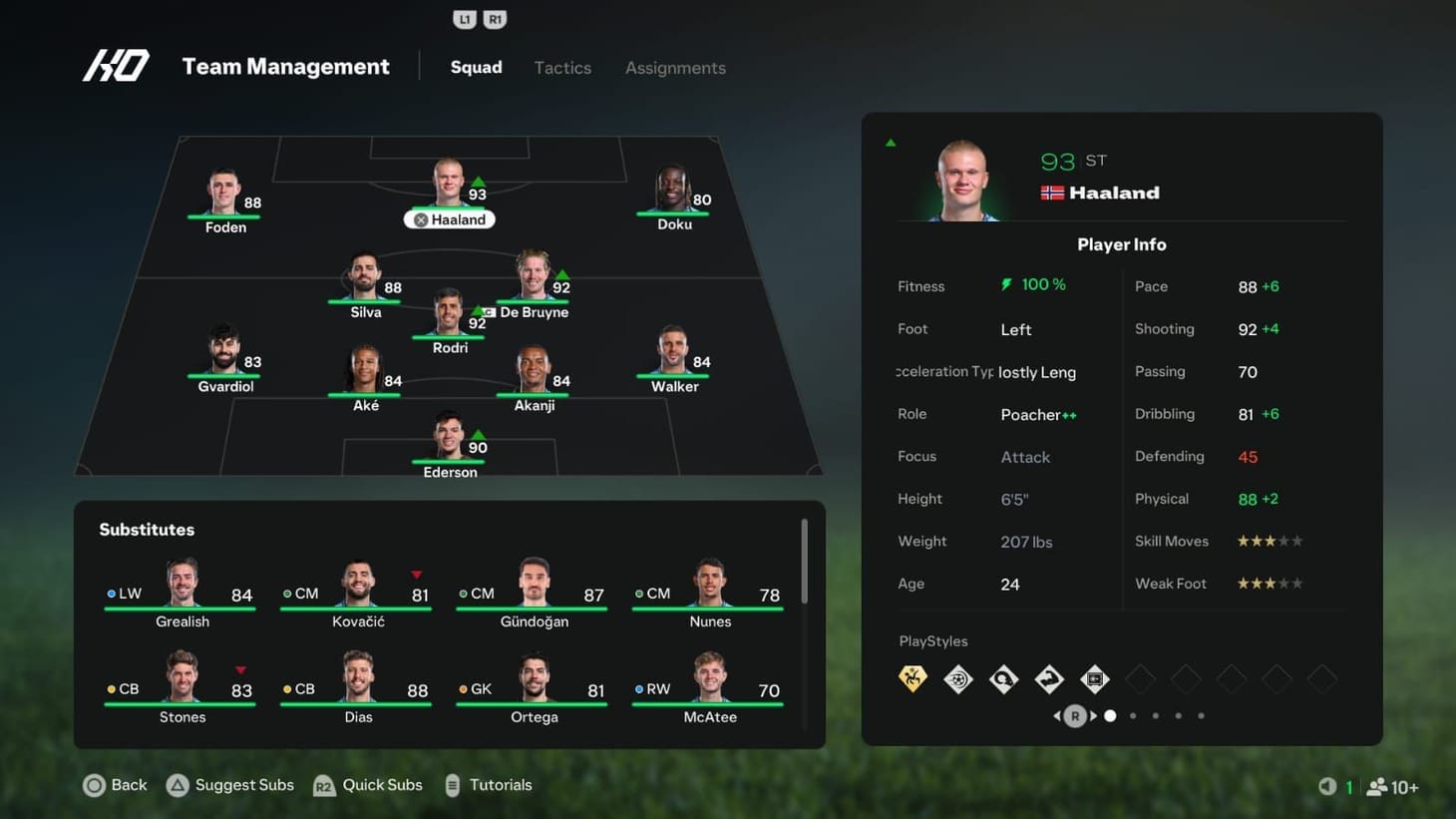Select the gold PlayStyle+ diamond icon

tap(912, 678)
